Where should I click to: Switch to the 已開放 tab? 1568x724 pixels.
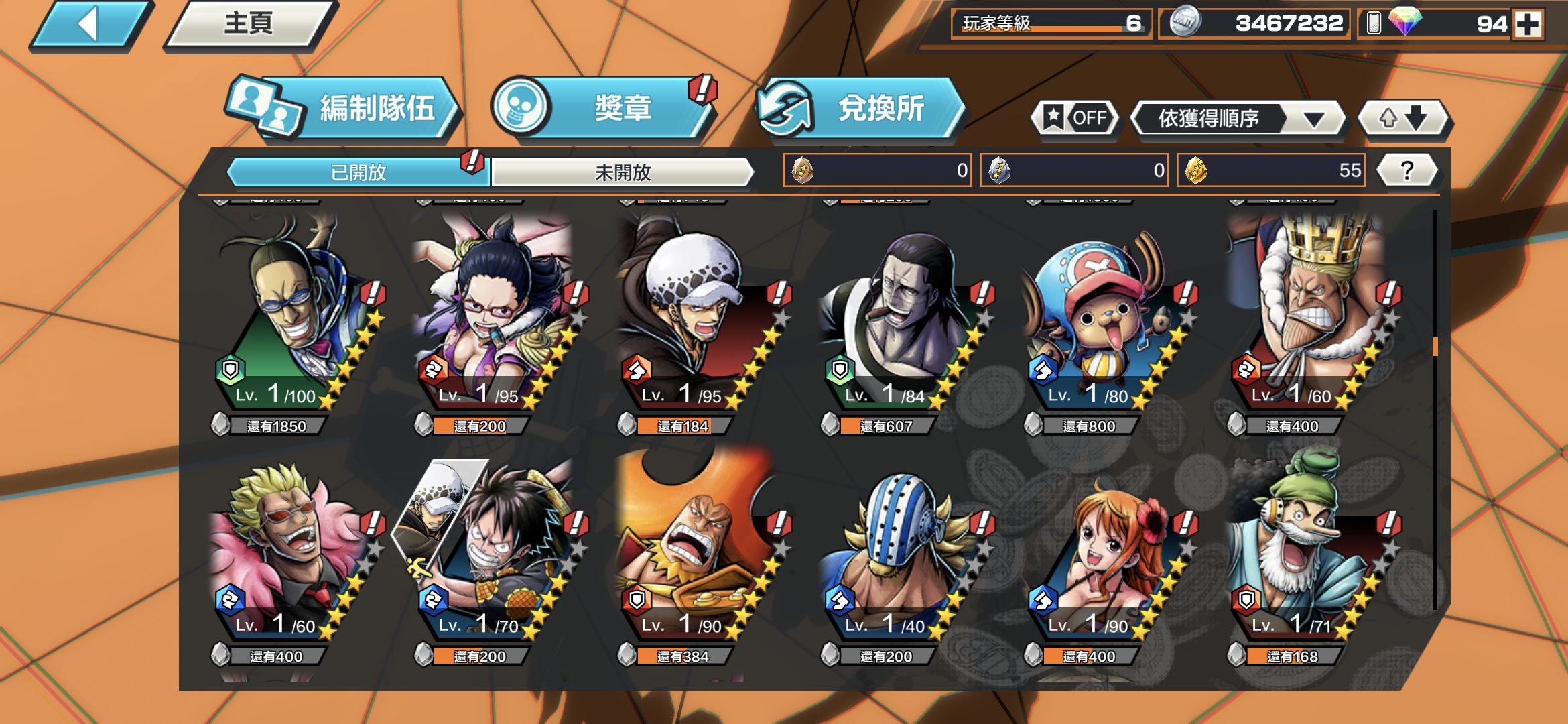(x=358, y=172)
